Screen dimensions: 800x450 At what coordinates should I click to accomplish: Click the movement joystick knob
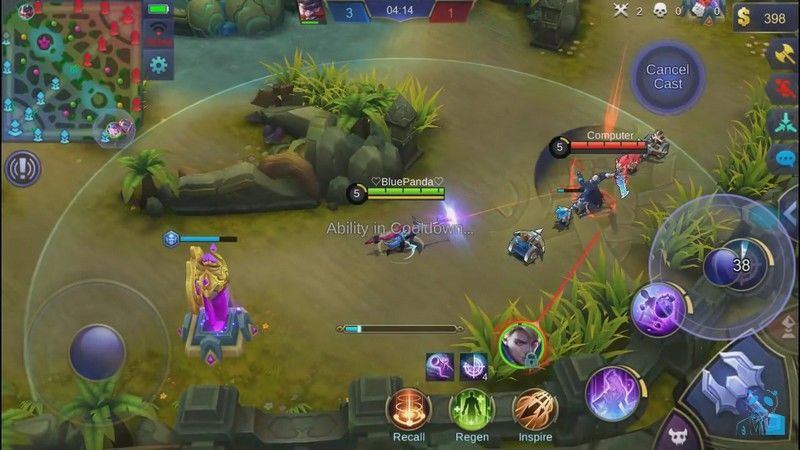pos(97,352)
